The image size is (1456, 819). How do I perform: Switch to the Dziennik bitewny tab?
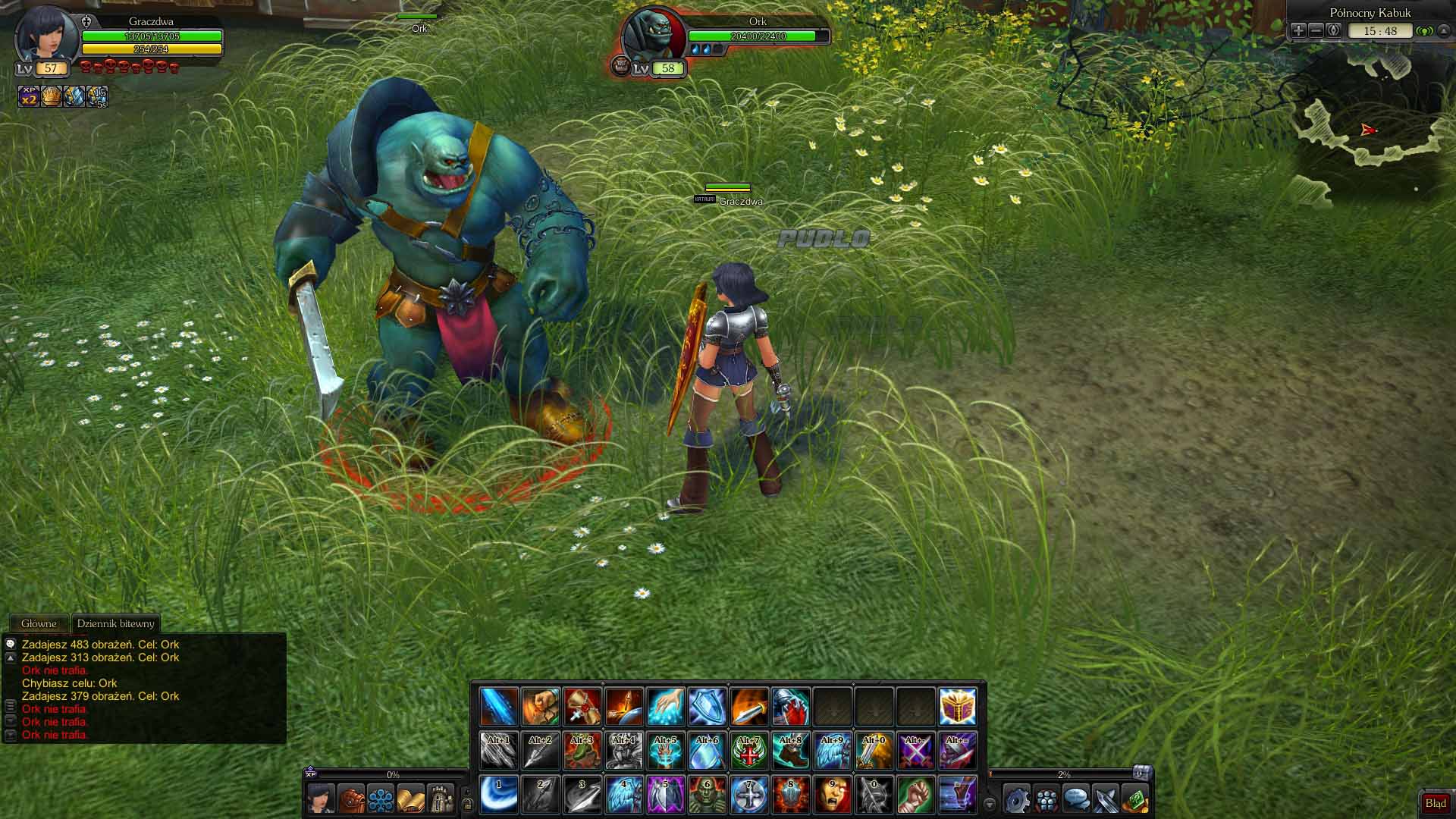pos(115,623)
